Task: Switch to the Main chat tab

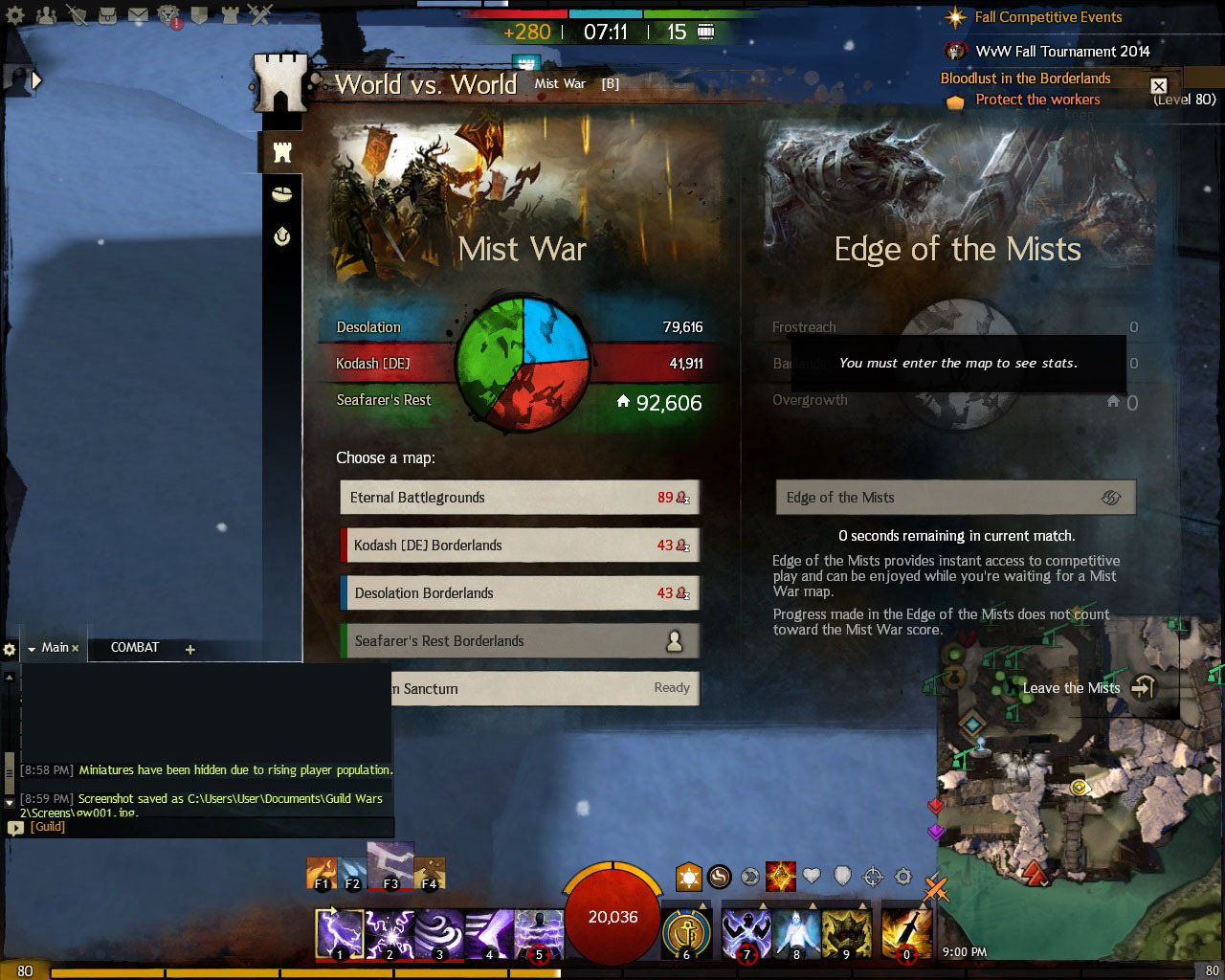Action: coord(55,648)
